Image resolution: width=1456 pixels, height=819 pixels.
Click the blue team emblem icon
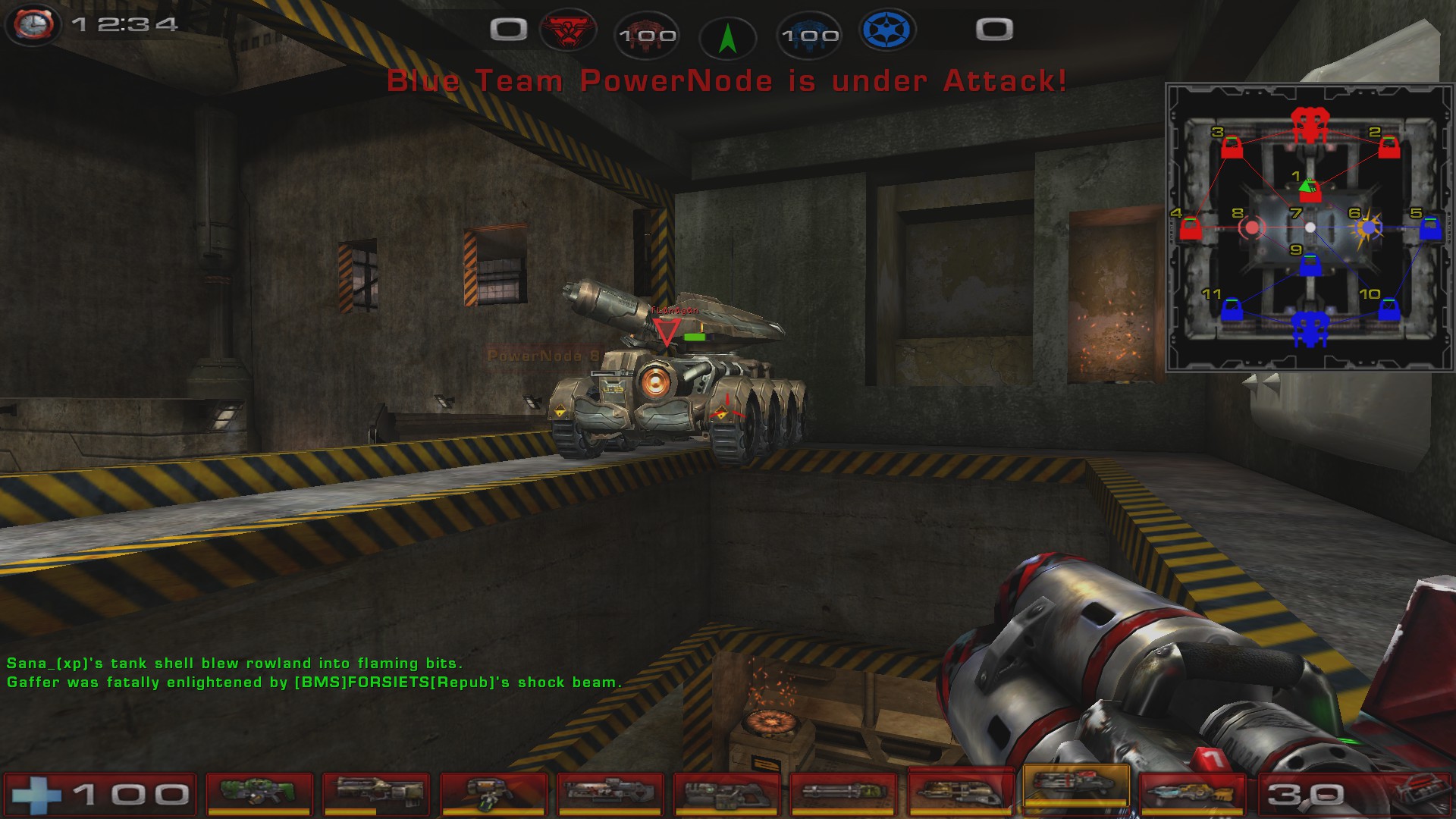pyautogui.click(x=887, y=30)
